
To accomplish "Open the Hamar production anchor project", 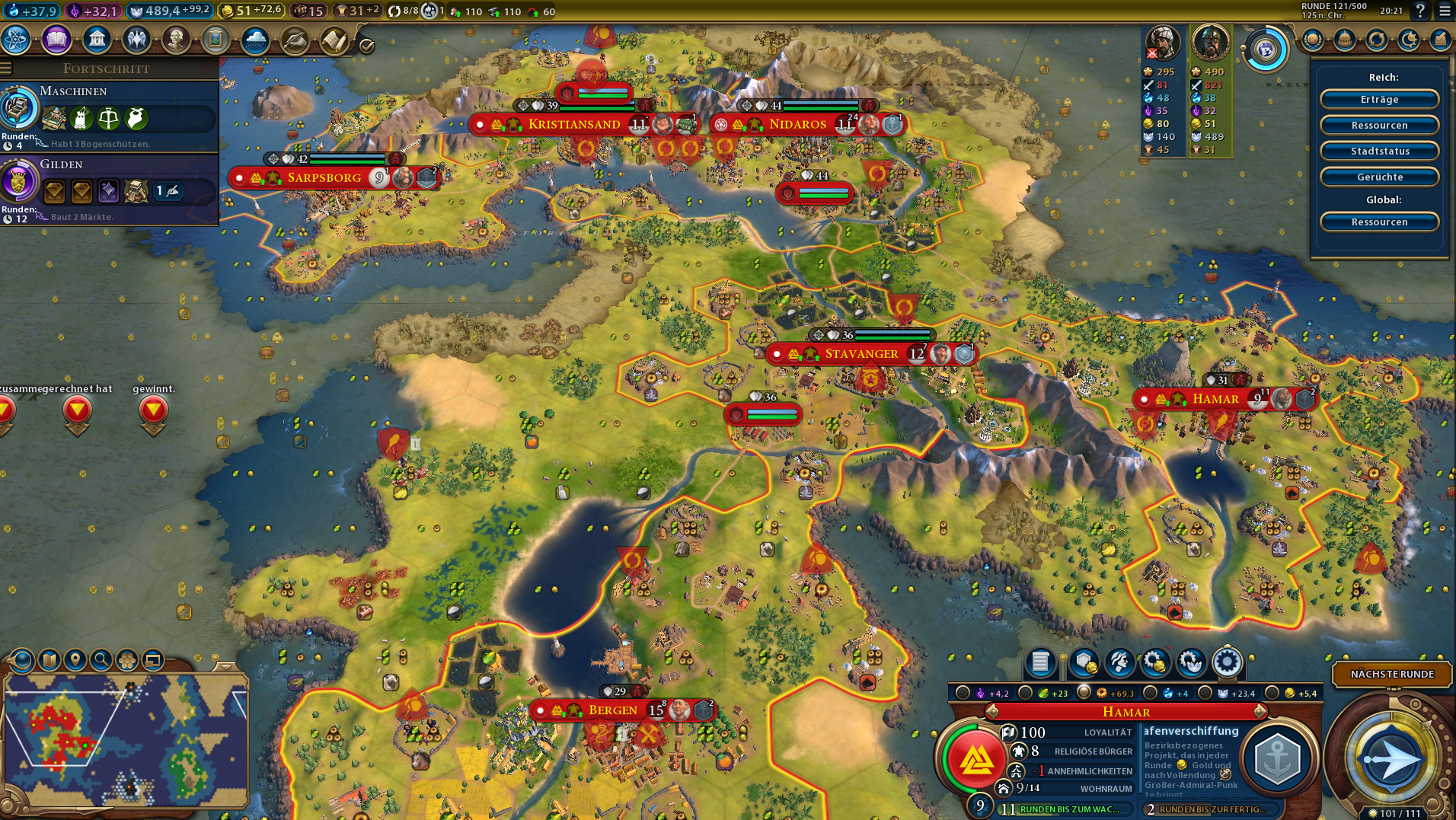I will 1277,758.
